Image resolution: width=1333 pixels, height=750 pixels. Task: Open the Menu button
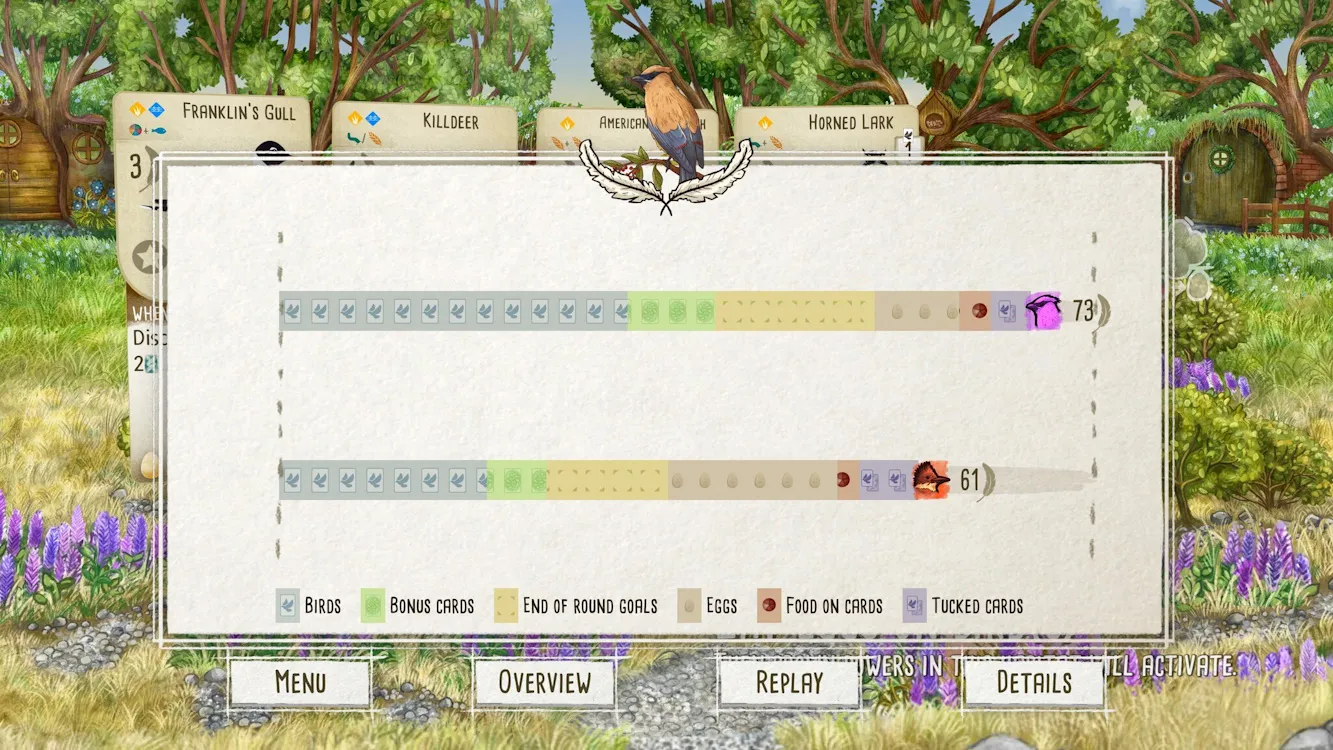click(x=300, y=683)
